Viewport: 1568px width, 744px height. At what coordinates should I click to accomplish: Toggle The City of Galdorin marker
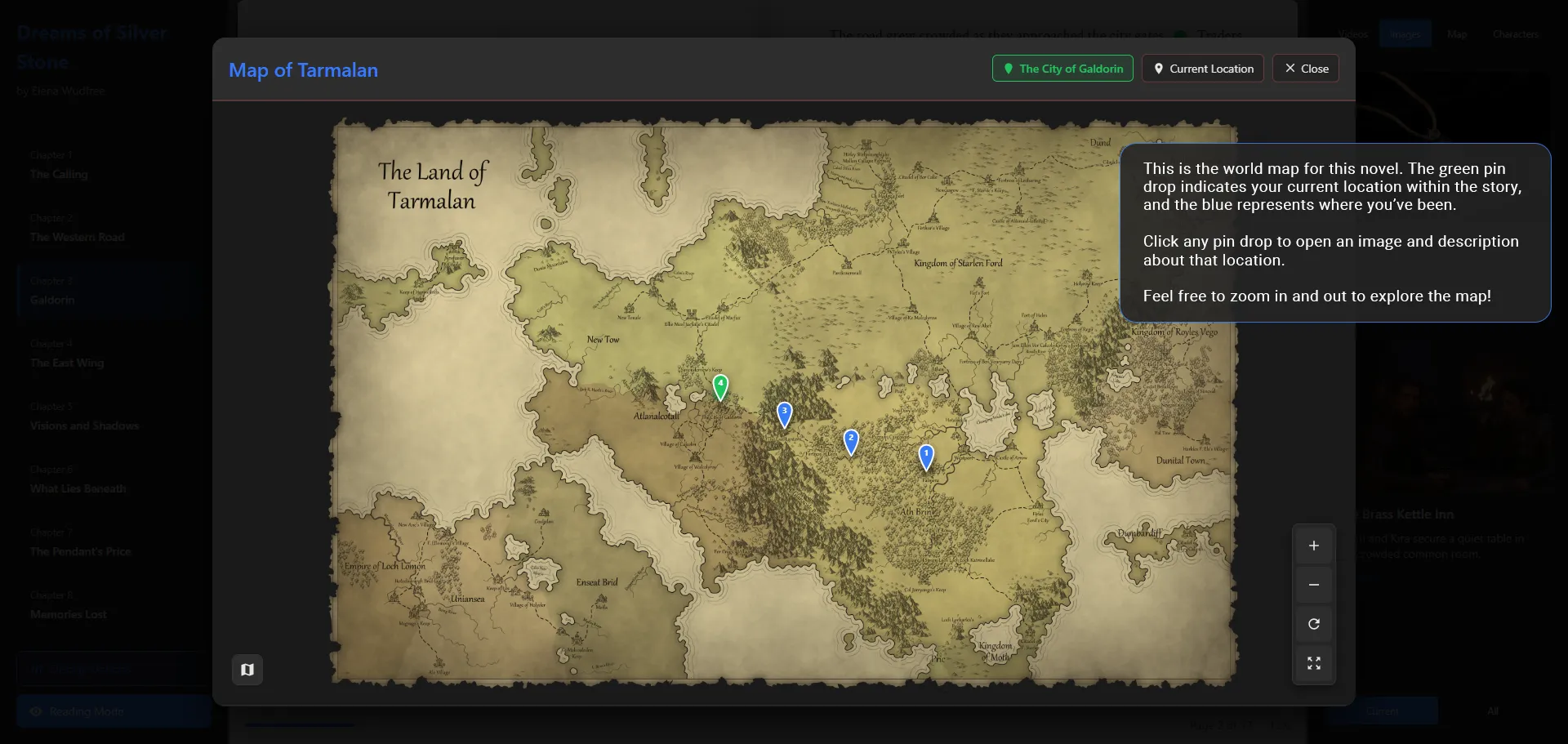[x=1062, y=69]
